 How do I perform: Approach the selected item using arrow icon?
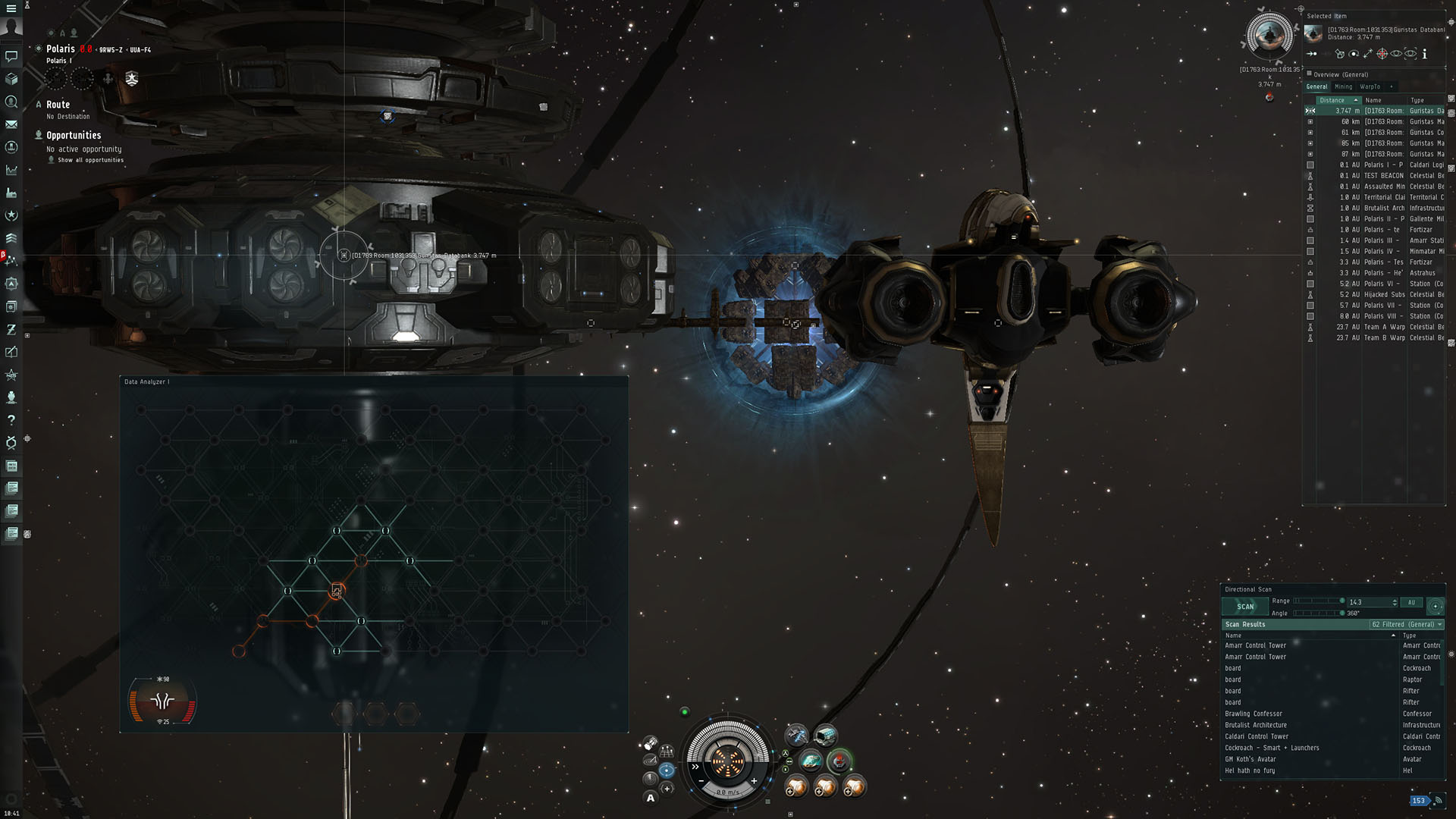1312,54
